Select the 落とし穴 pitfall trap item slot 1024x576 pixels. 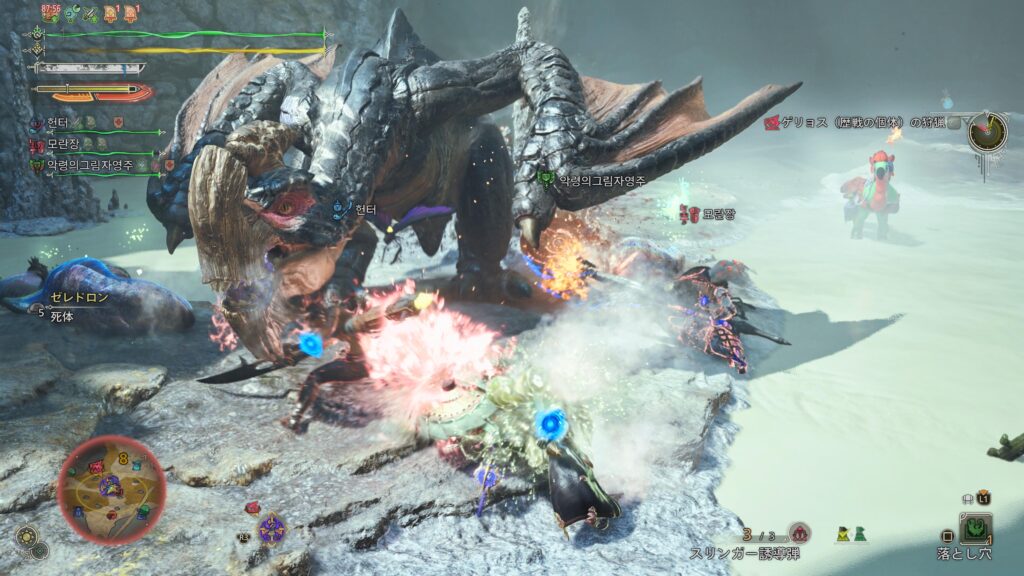[975, 528]
